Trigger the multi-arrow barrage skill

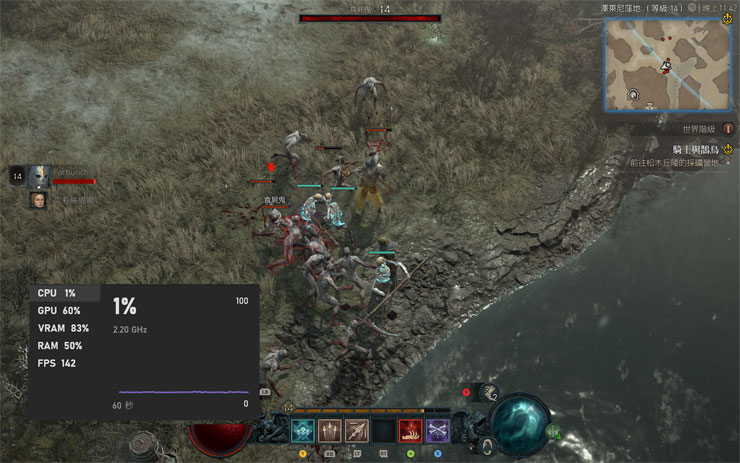(x=357, y=431)
